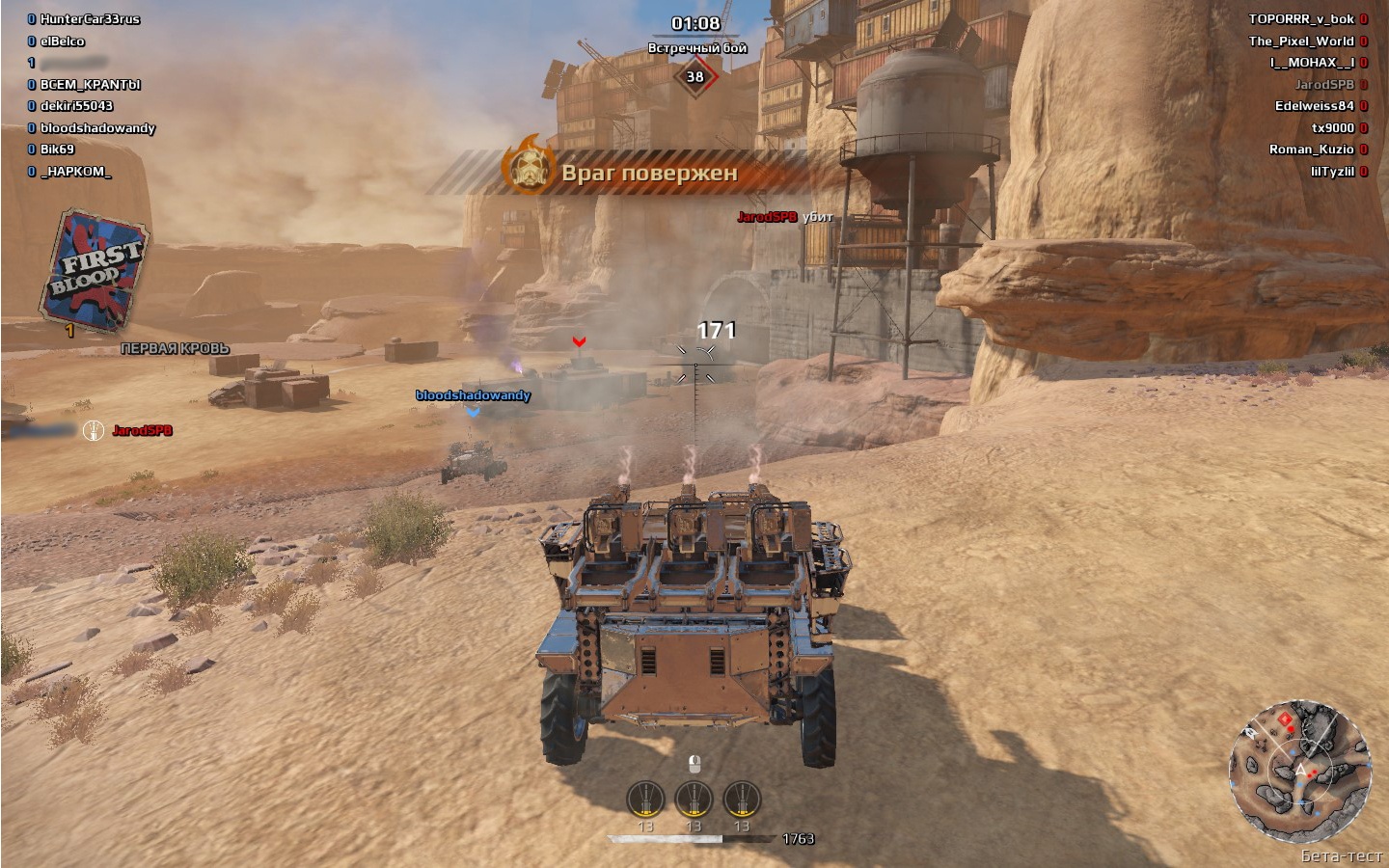
Task: Pick BCEM_KPANTbI from the team list
Action: [90, 85]
